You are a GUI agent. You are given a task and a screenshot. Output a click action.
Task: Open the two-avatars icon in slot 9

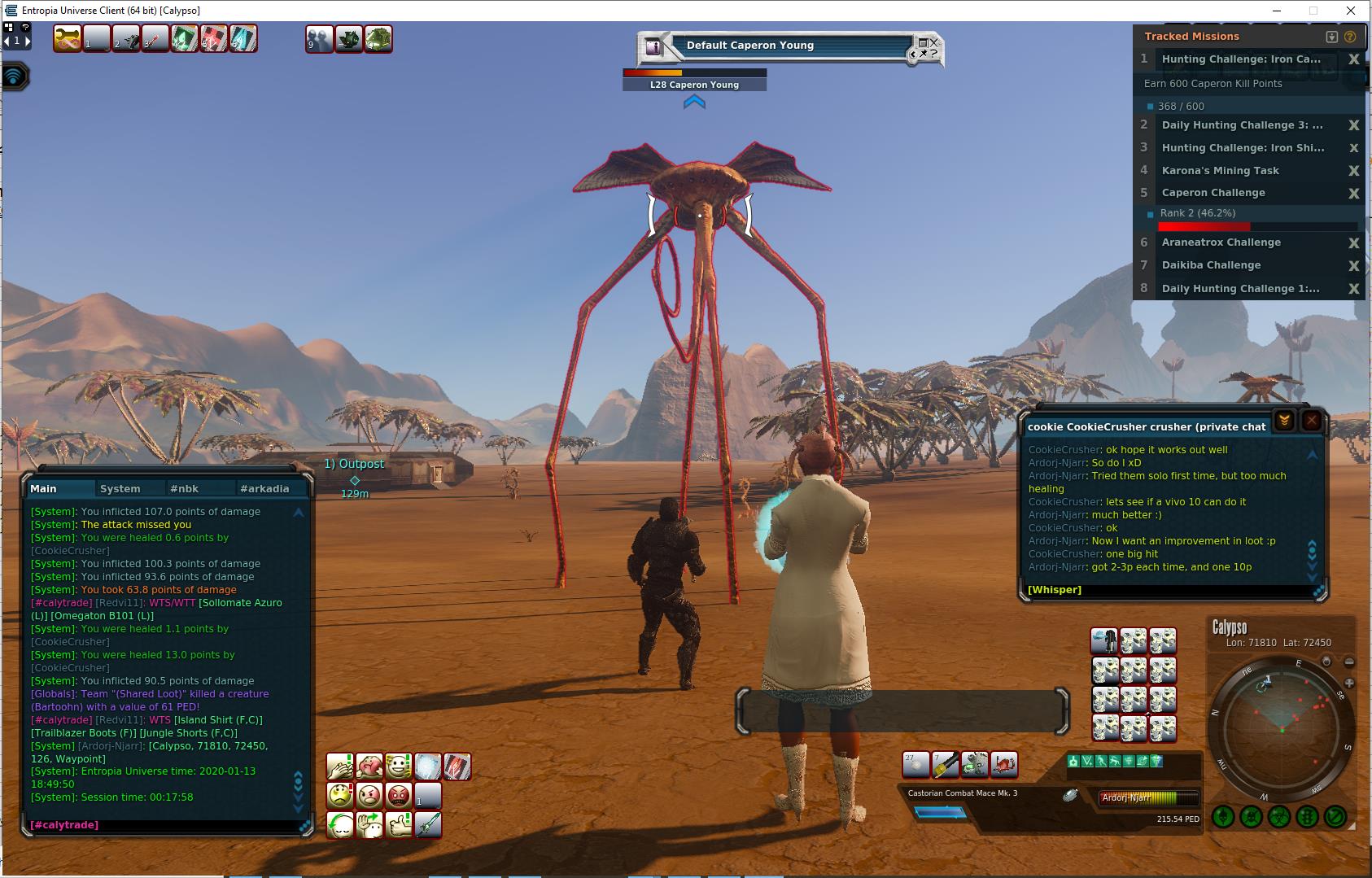pyautogui.click(x=319, y=38)
